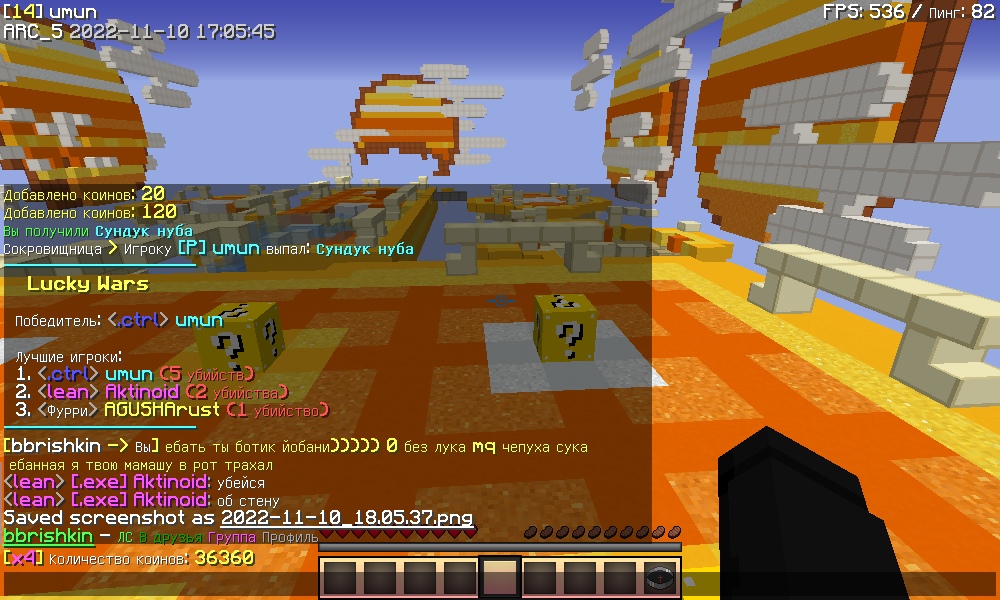This screenshot has width=1000, height=600.
Task: Click umun's name in the Сокровищница message
Action: [x=236, y=248]
